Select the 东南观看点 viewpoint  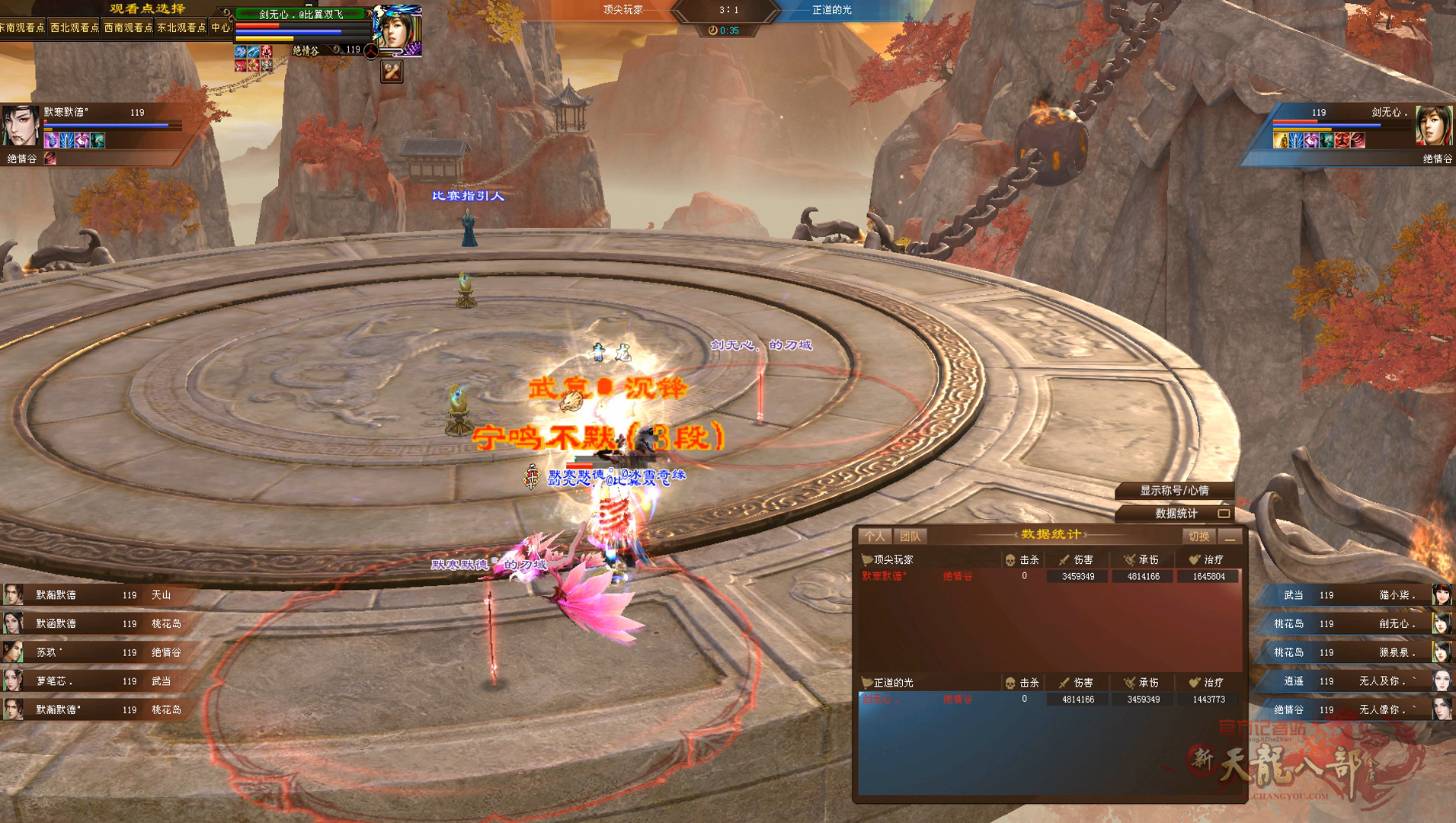pyautogui.click(x=22, y=27)
